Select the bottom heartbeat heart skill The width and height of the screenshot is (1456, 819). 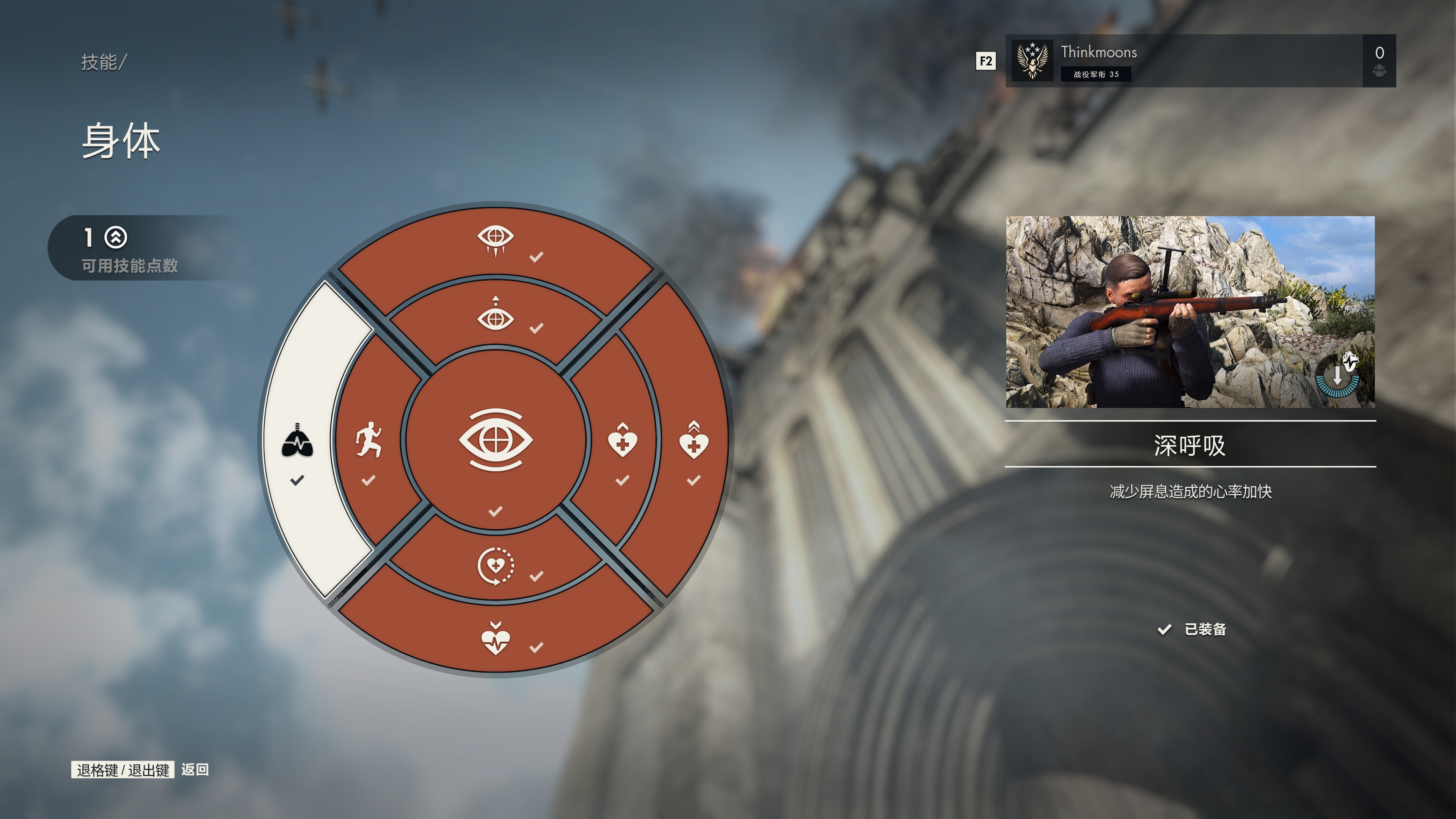point(496,639)
